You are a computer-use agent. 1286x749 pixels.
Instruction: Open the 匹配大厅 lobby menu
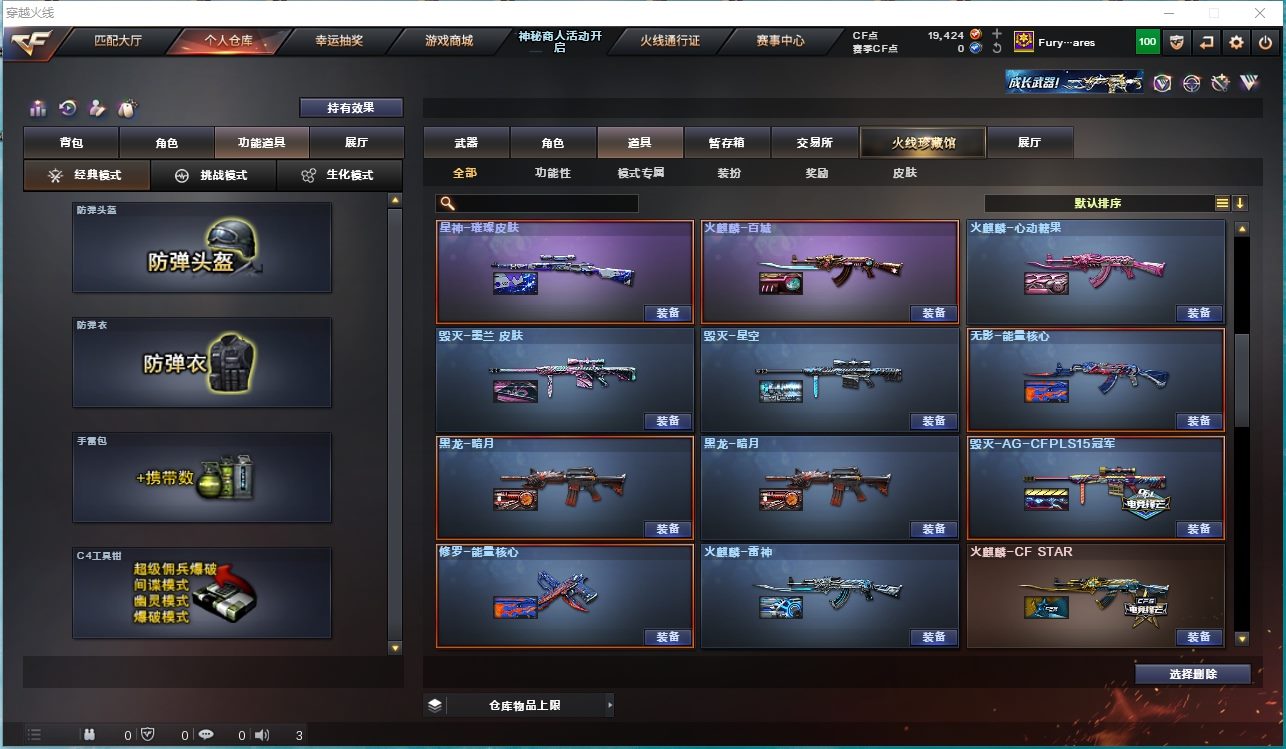[x=118, y=41]
